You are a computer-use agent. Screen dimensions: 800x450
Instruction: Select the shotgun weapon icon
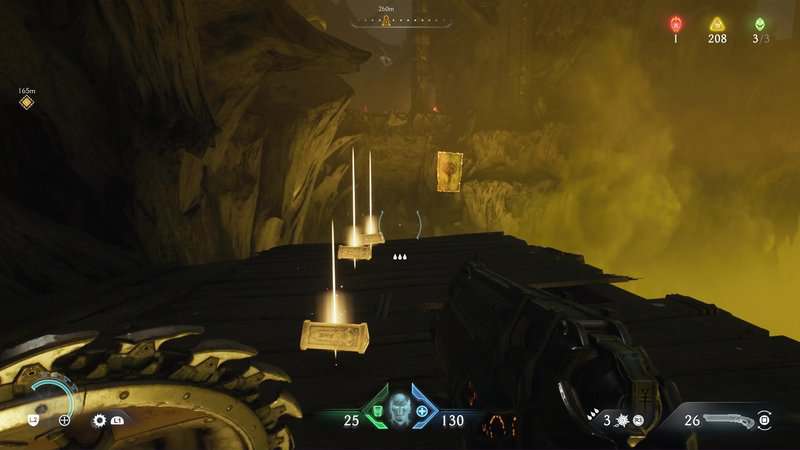coord(726,420)
